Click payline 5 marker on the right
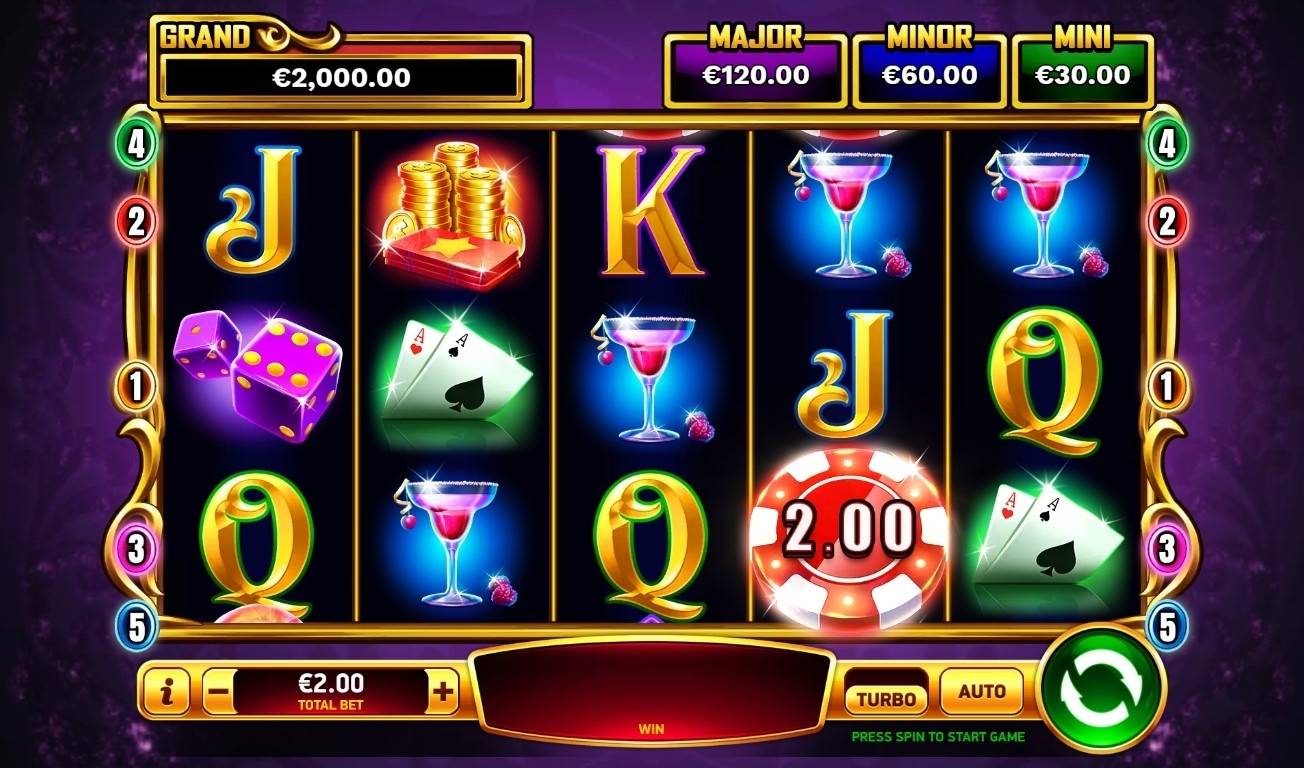The image size is (1304, 768). pos(1167,628)
